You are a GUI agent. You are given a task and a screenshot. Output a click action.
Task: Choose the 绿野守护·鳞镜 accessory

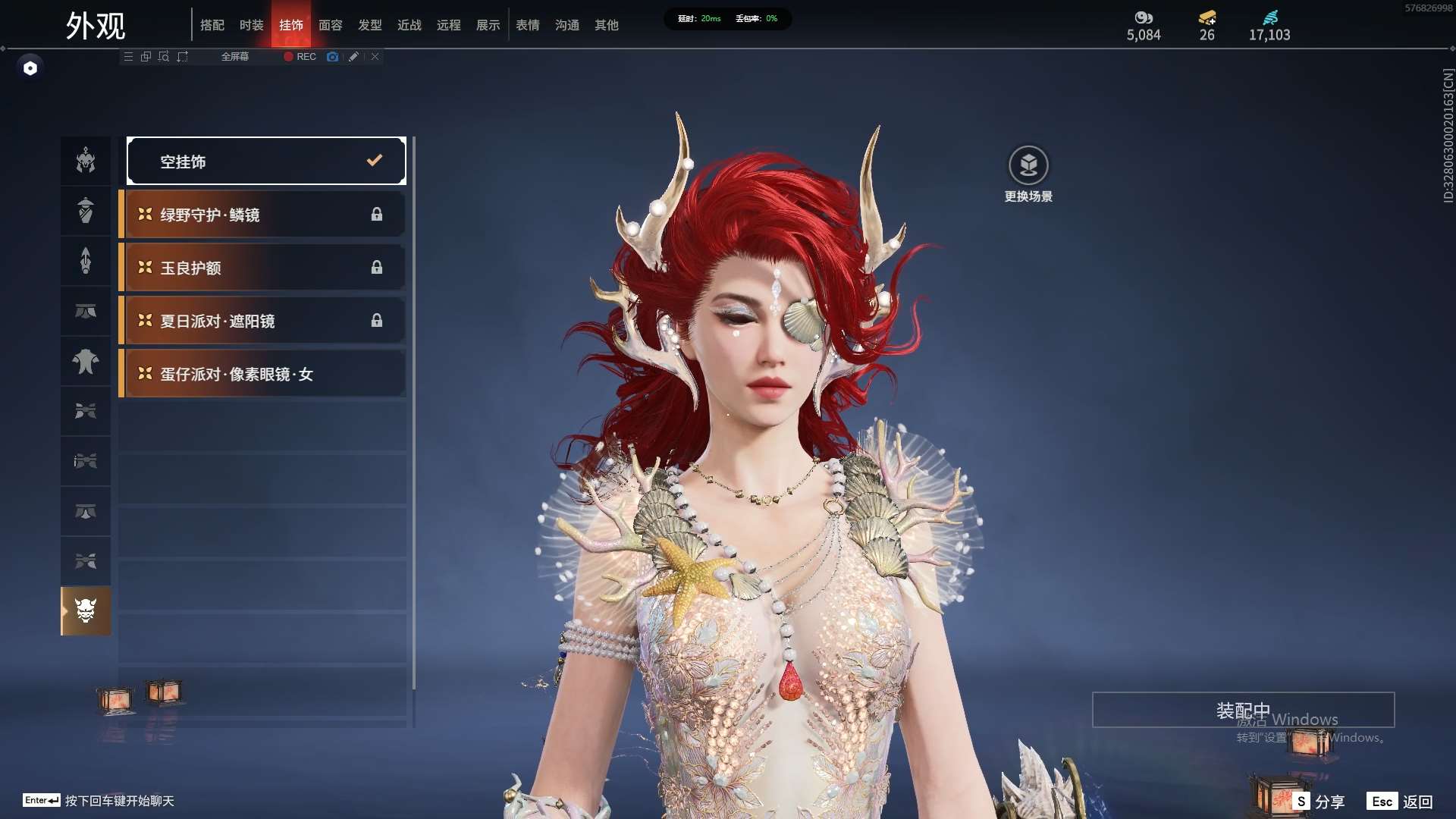point(262,215)
